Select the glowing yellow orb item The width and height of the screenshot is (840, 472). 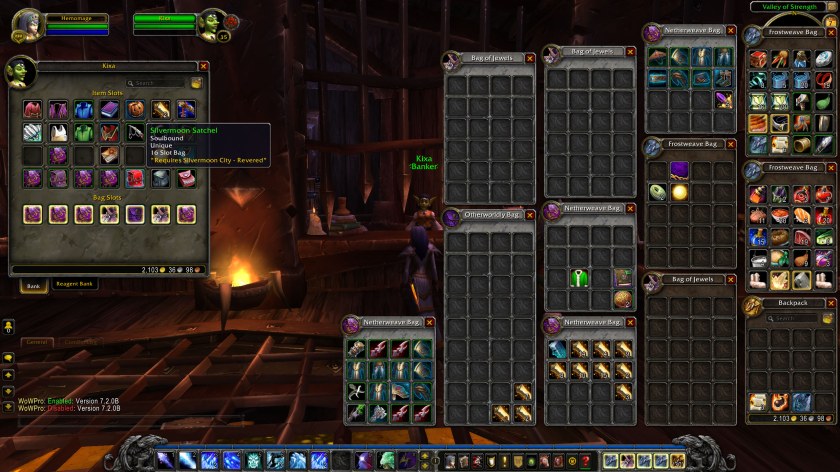[x=679, y=191]
